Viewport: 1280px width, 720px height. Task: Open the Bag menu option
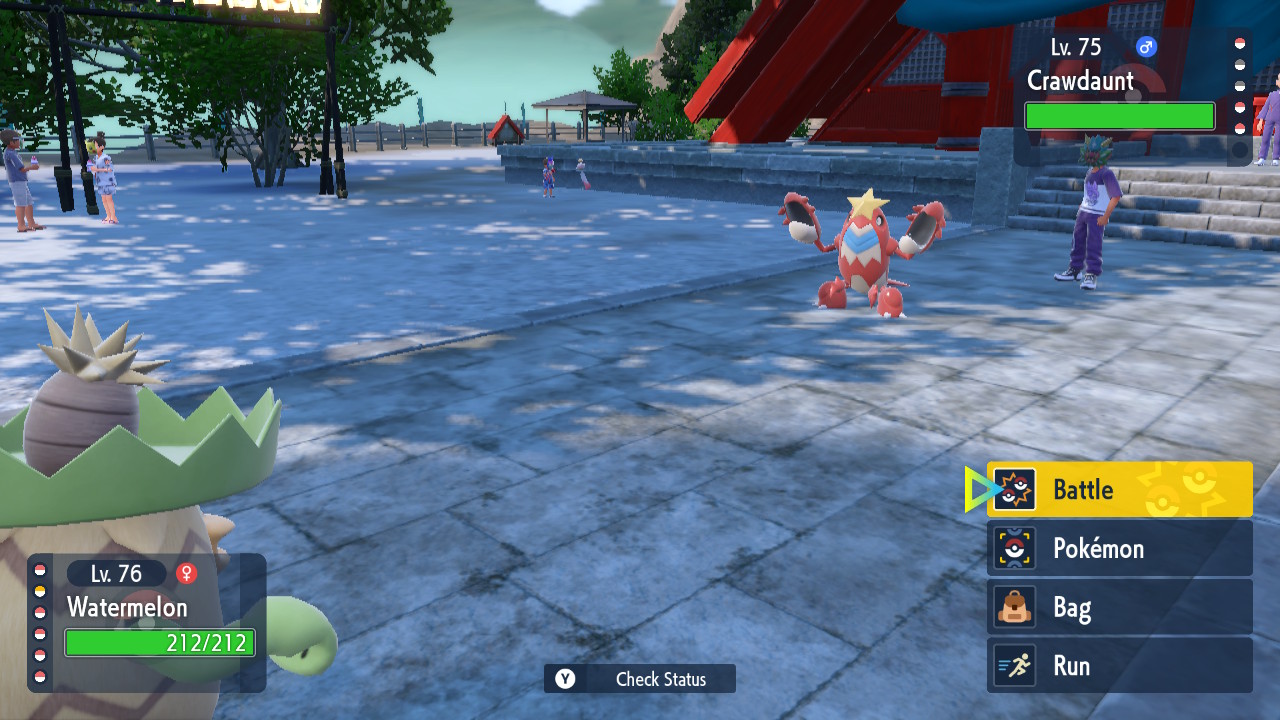tap(1119, 607)
